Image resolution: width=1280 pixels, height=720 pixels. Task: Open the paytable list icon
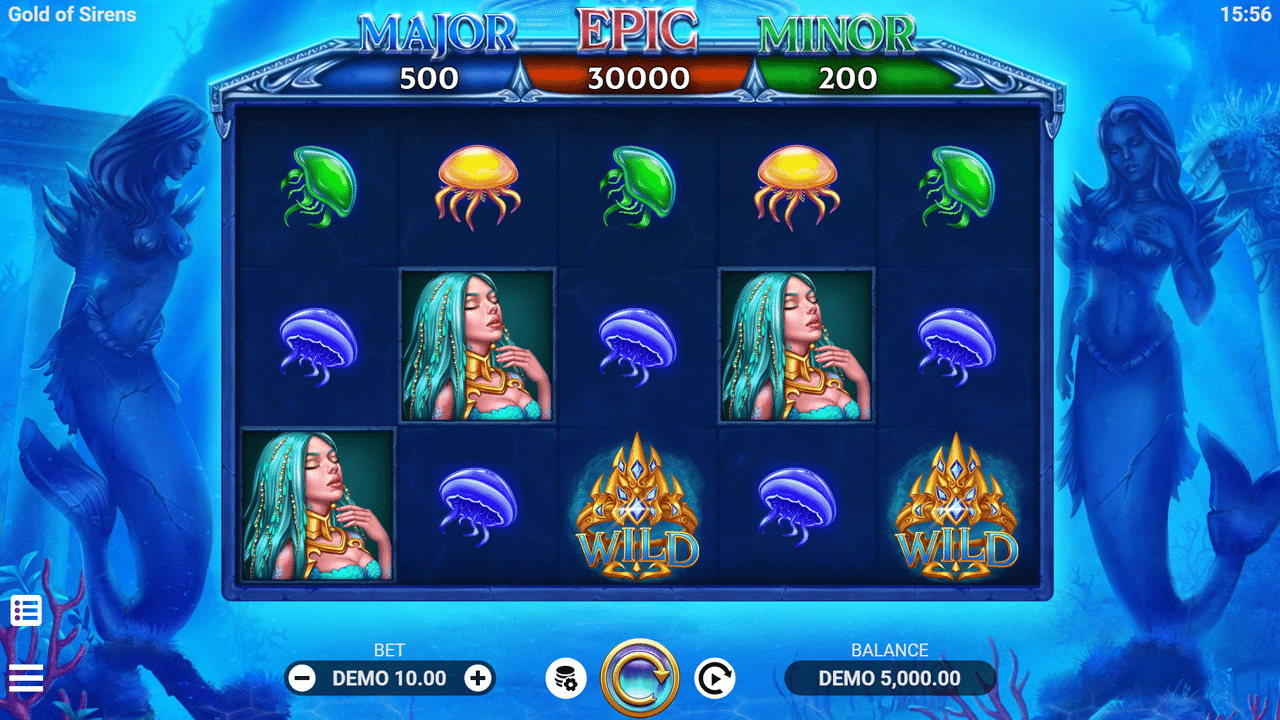(26, 610)
